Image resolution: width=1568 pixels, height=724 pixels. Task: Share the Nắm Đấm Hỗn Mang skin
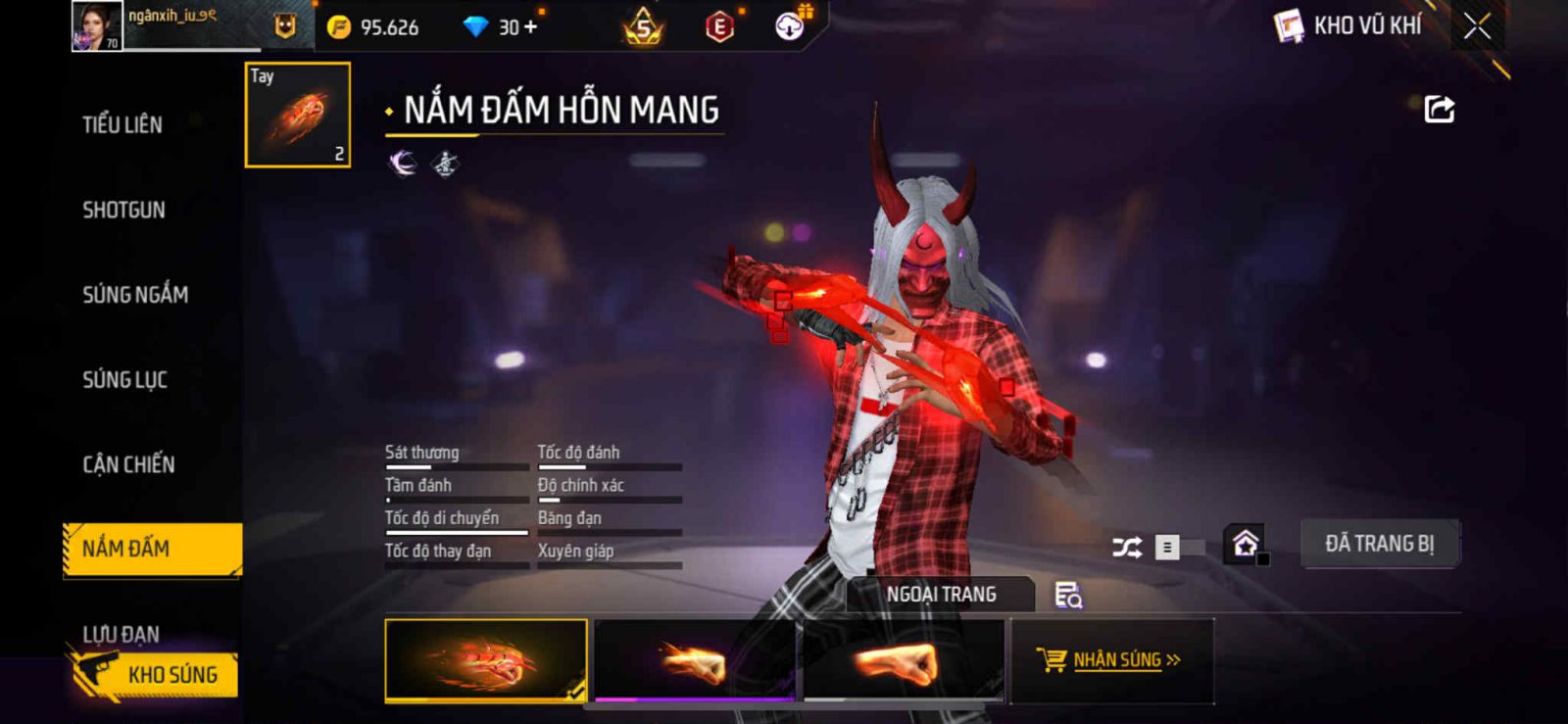(1439, 109)
